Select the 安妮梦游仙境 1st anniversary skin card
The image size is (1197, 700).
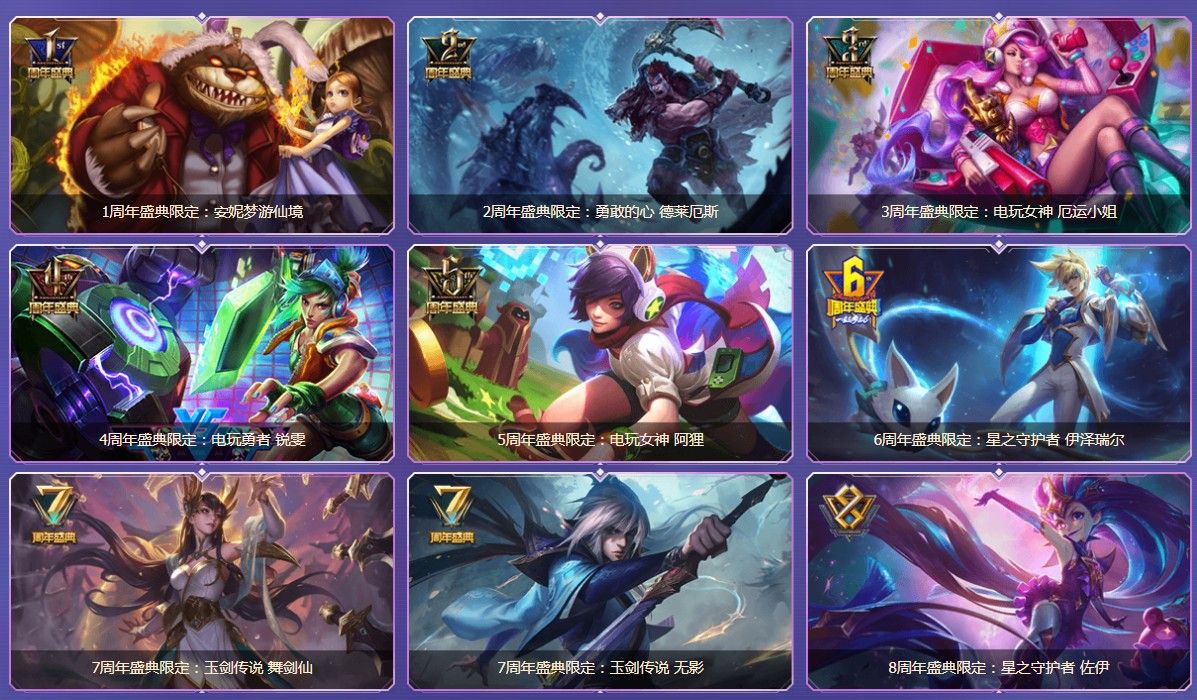coord(201,125)
